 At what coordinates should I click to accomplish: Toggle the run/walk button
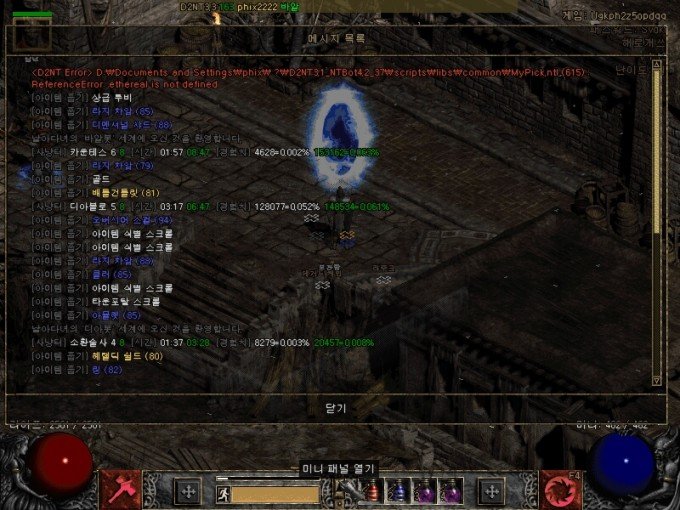tap(223, 492)
